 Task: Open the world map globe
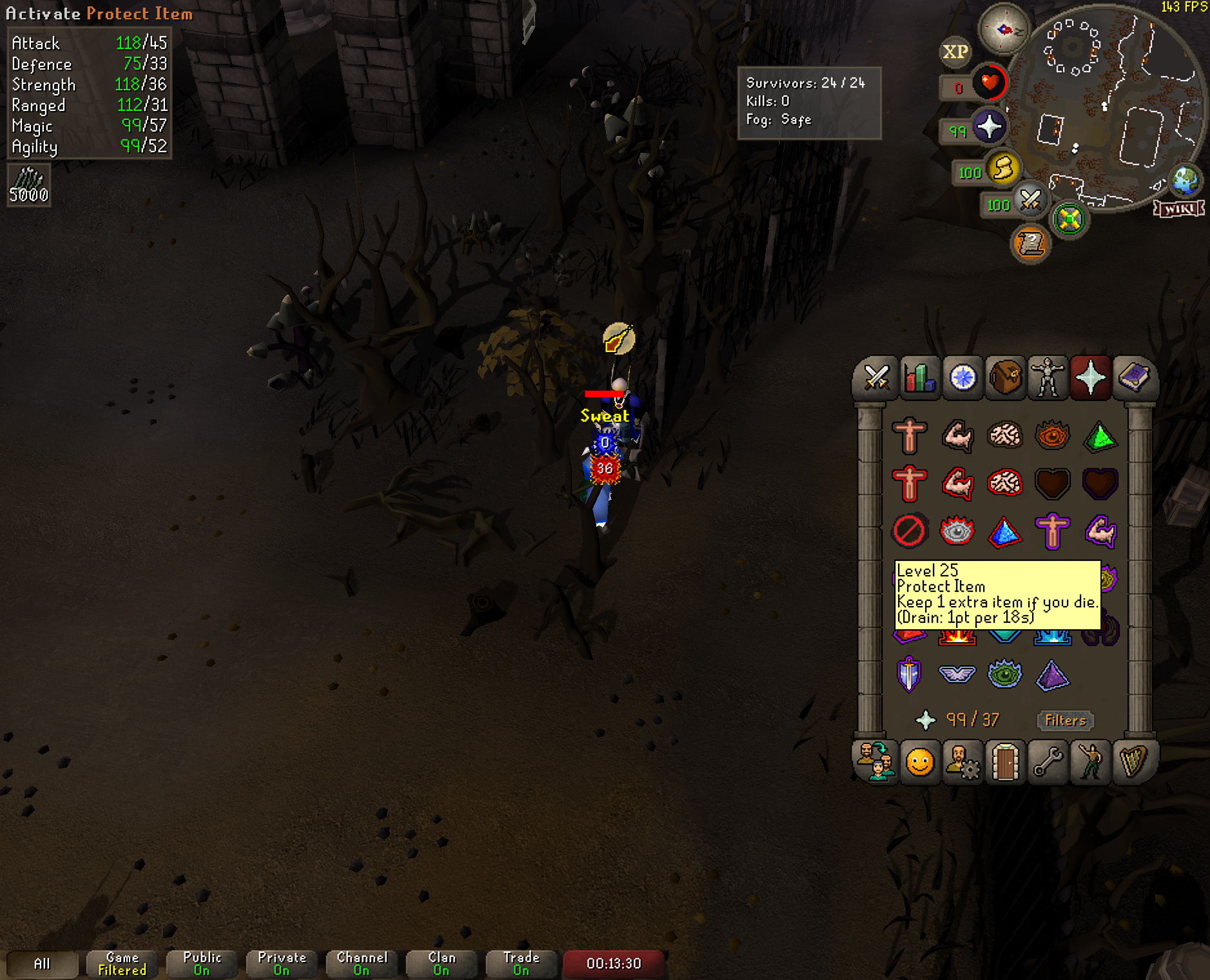coord(1185,181)
